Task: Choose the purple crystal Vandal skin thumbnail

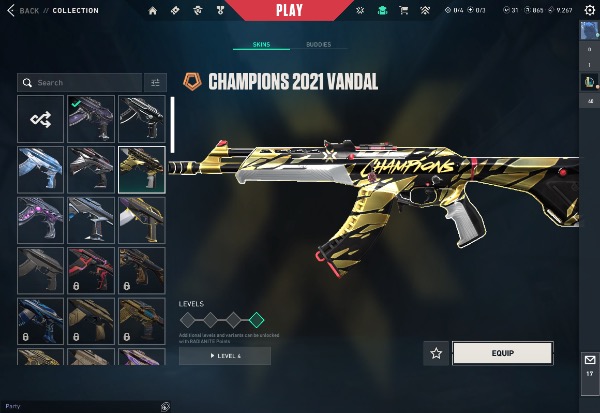Action: click(41, 220)
